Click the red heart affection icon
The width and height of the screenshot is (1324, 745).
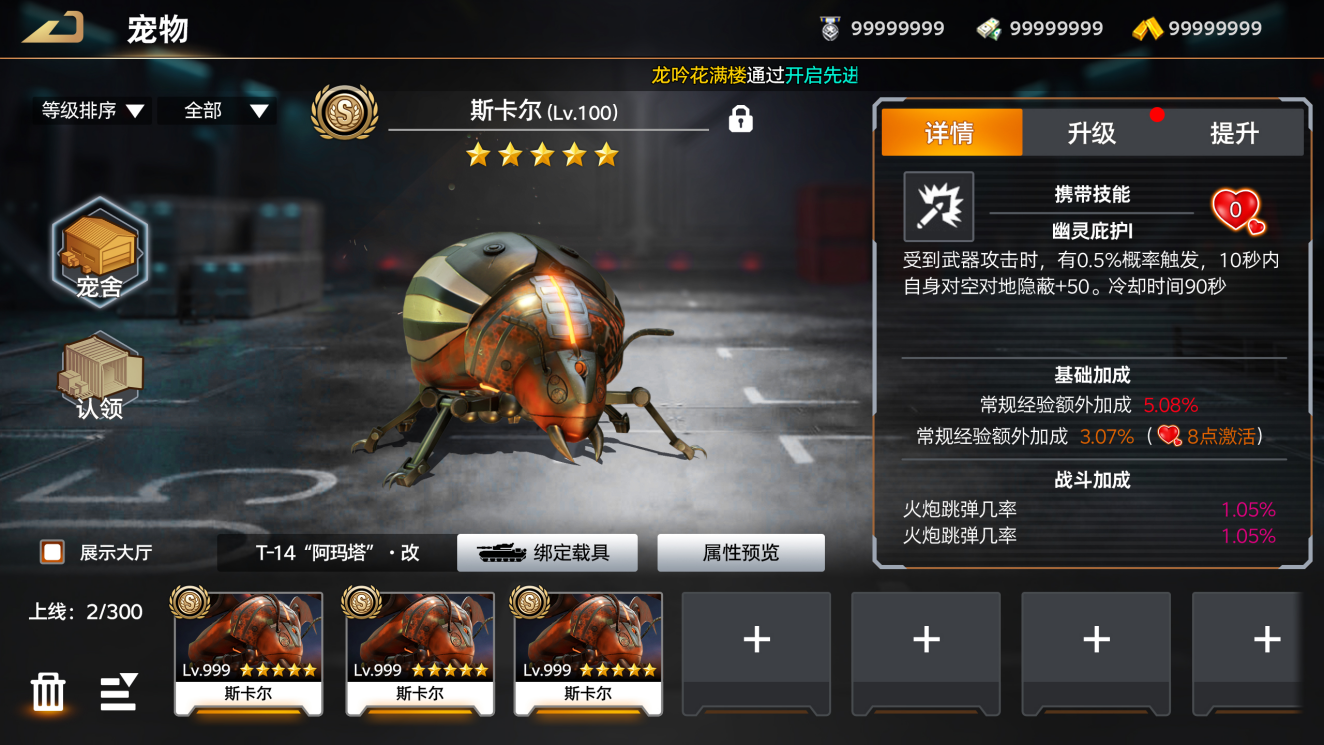pos(1237,210)
